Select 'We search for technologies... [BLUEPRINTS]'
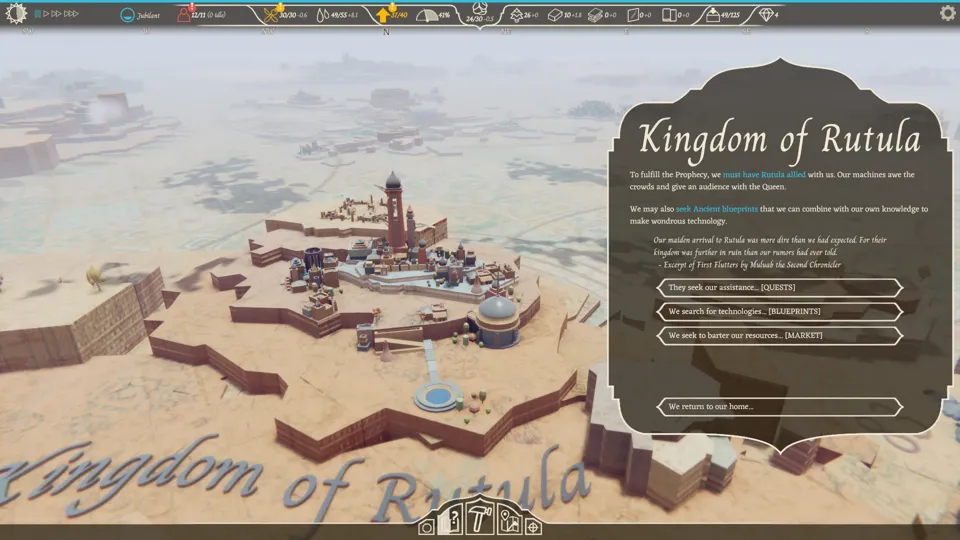This screenshot has height=540, width=960. click(x=779, y=312)
